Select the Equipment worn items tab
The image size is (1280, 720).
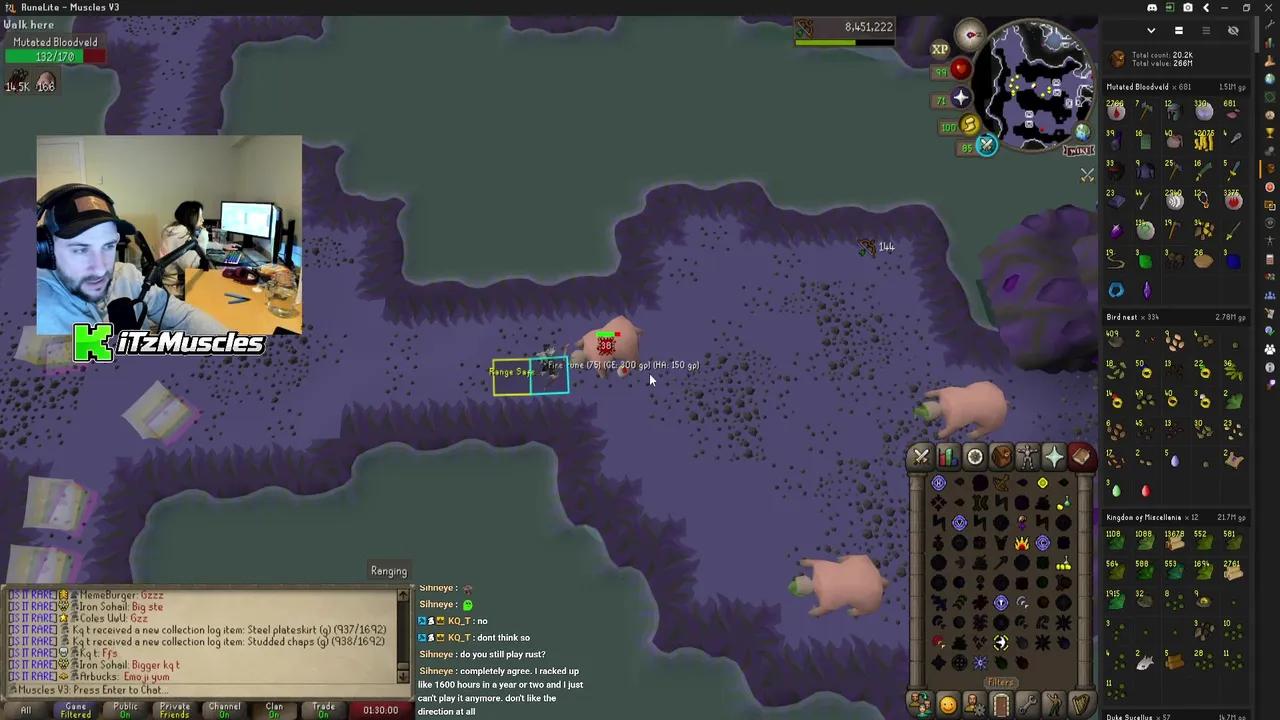coord(1028,457)
